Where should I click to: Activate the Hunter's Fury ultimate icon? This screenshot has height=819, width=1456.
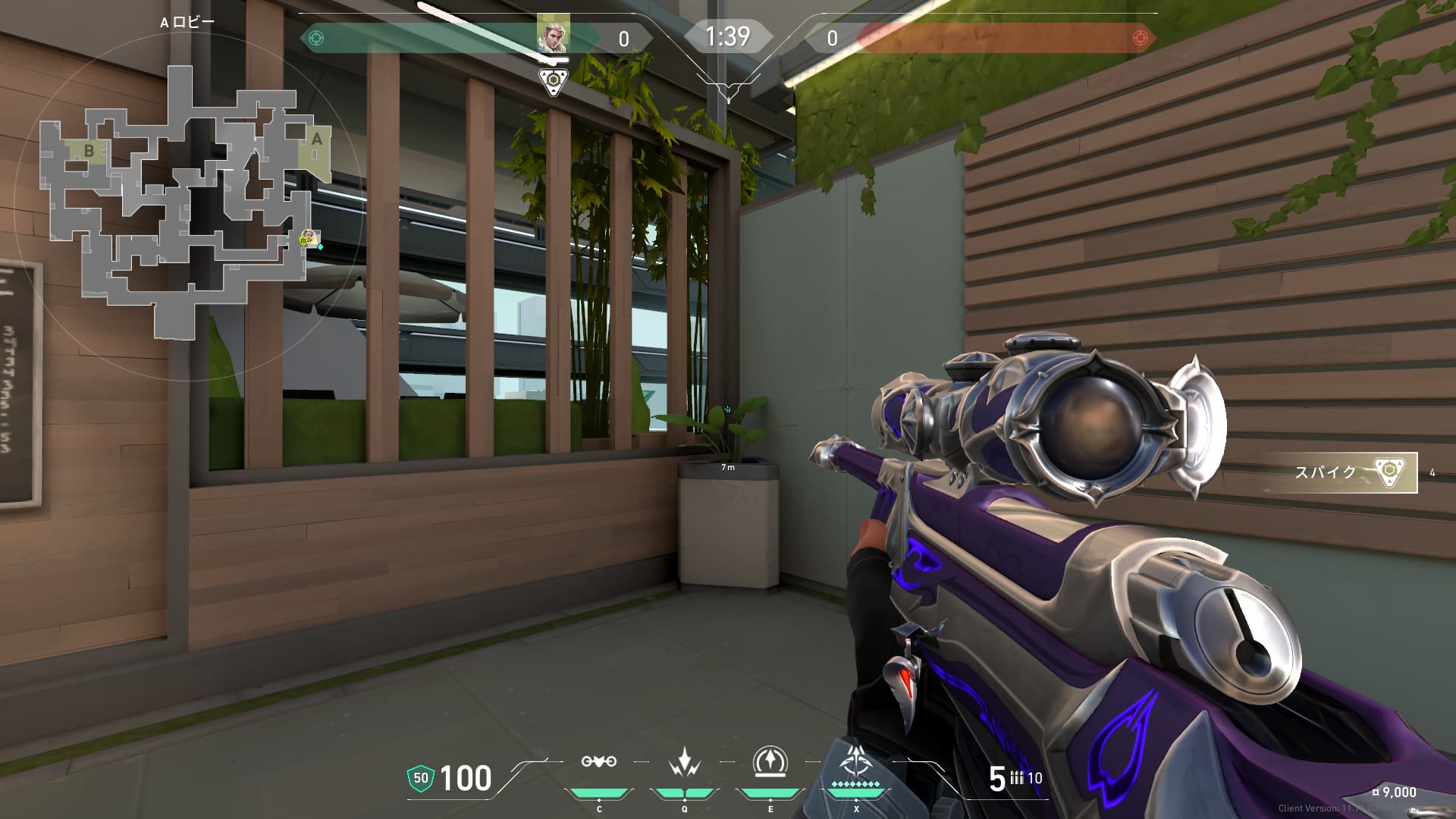click(856, 761)
